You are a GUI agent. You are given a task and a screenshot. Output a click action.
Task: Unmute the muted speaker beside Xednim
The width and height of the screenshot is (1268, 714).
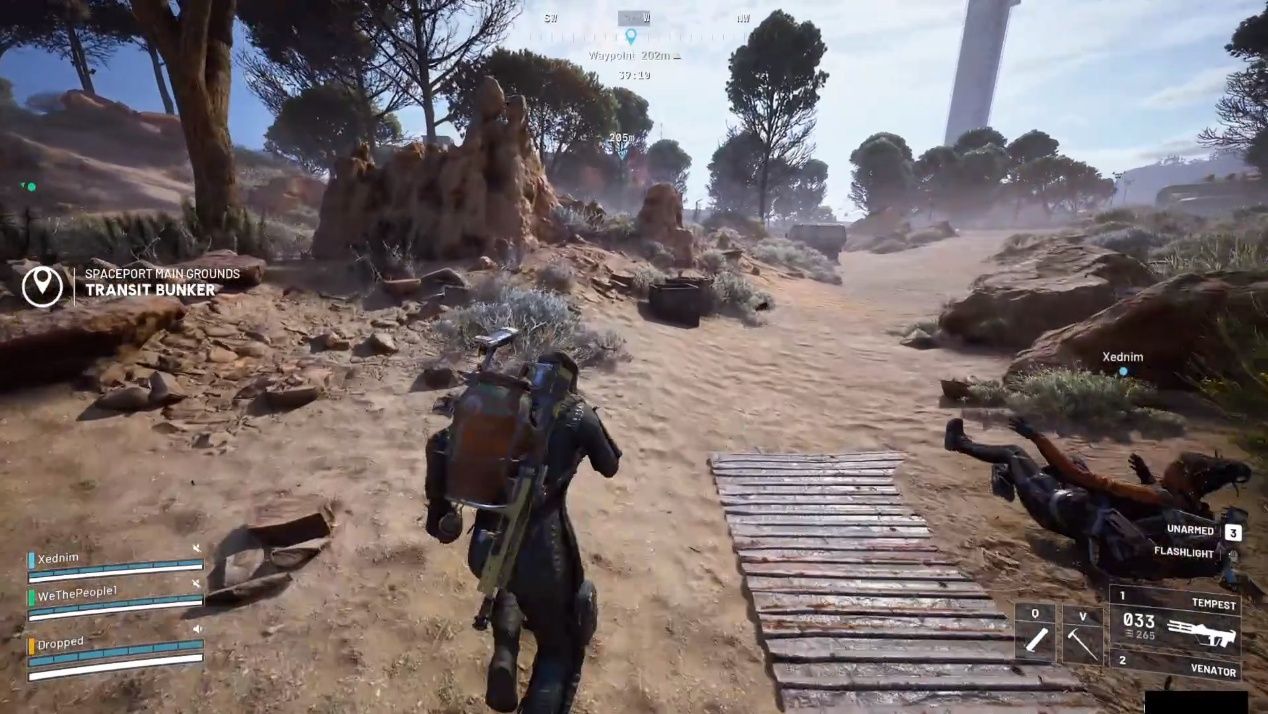(197, 548)
